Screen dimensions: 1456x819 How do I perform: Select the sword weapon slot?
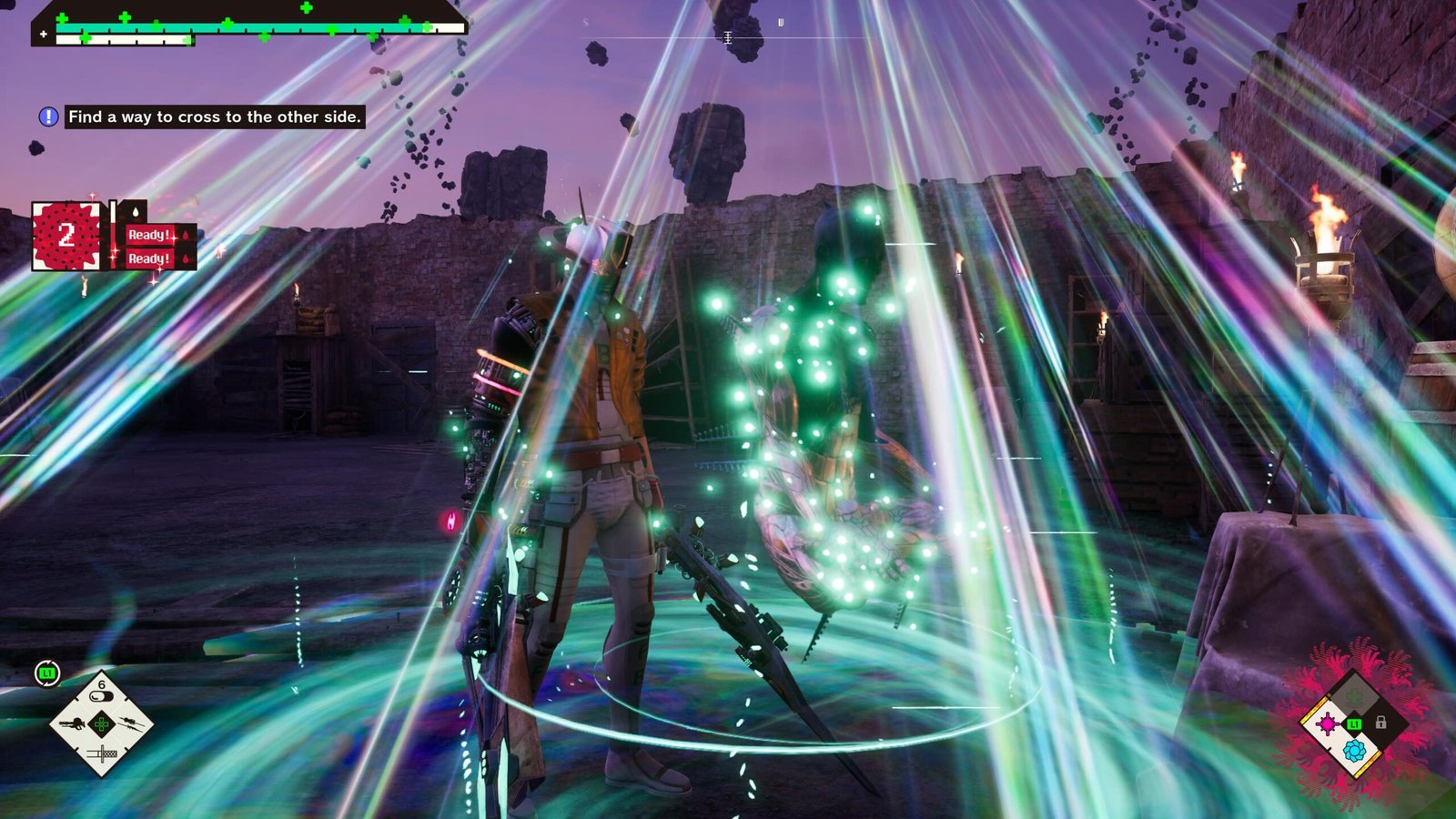click(101, 753)
